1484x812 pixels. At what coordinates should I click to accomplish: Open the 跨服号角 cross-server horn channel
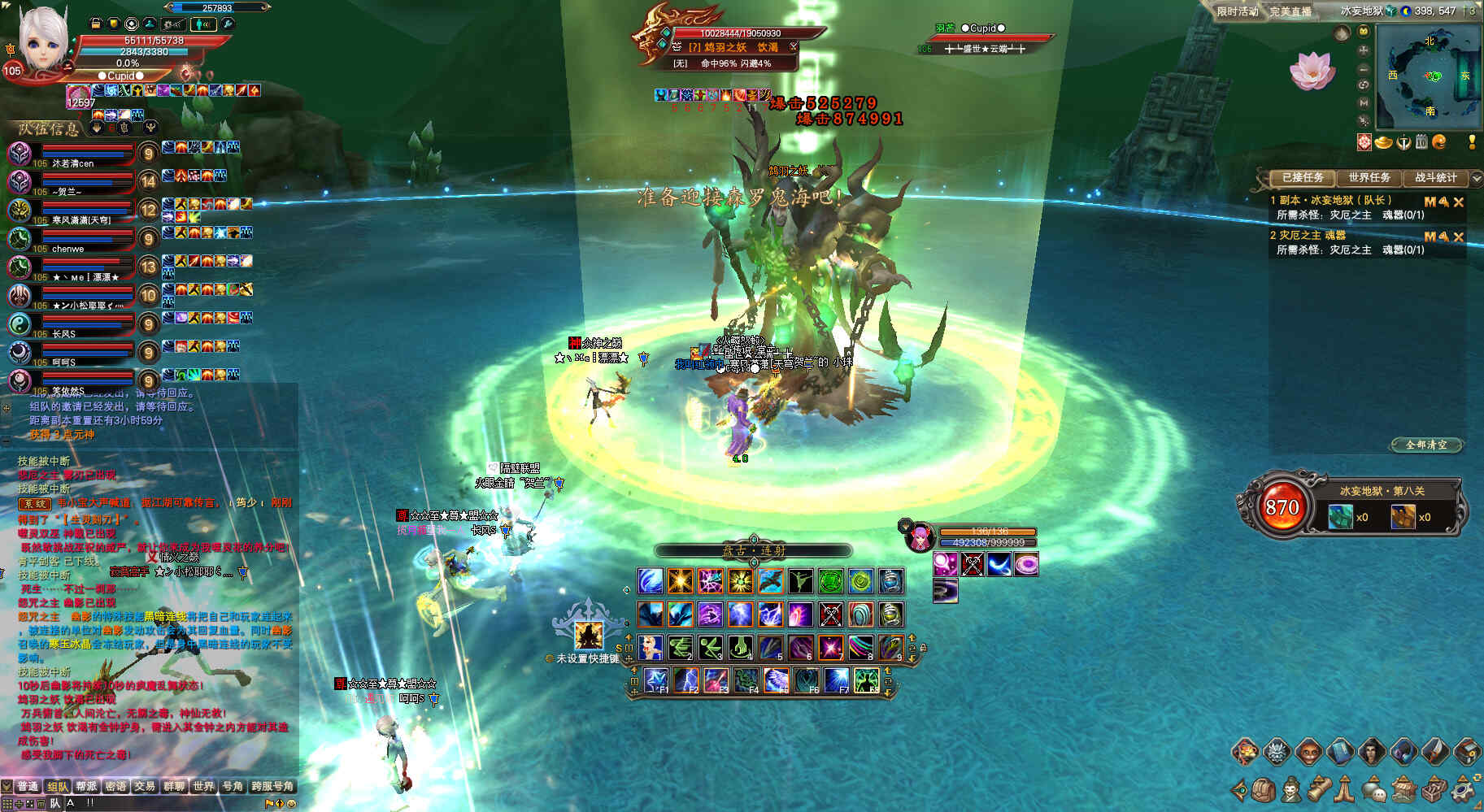[x=272, y=786]
